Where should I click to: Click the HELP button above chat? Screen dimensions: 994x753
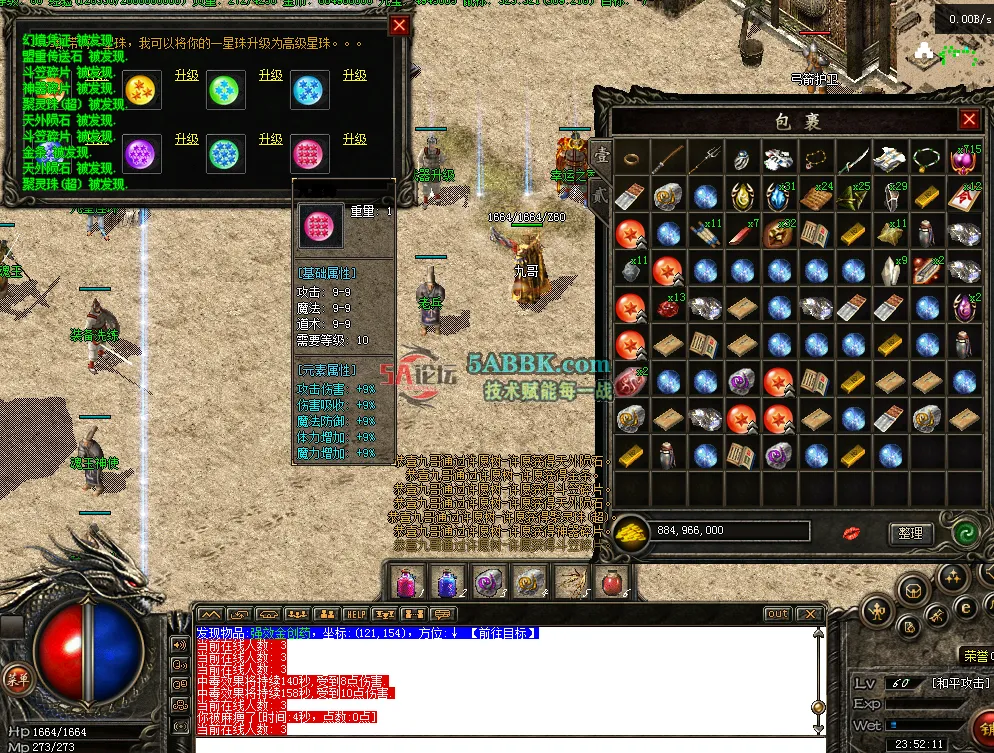coord(355,614)
